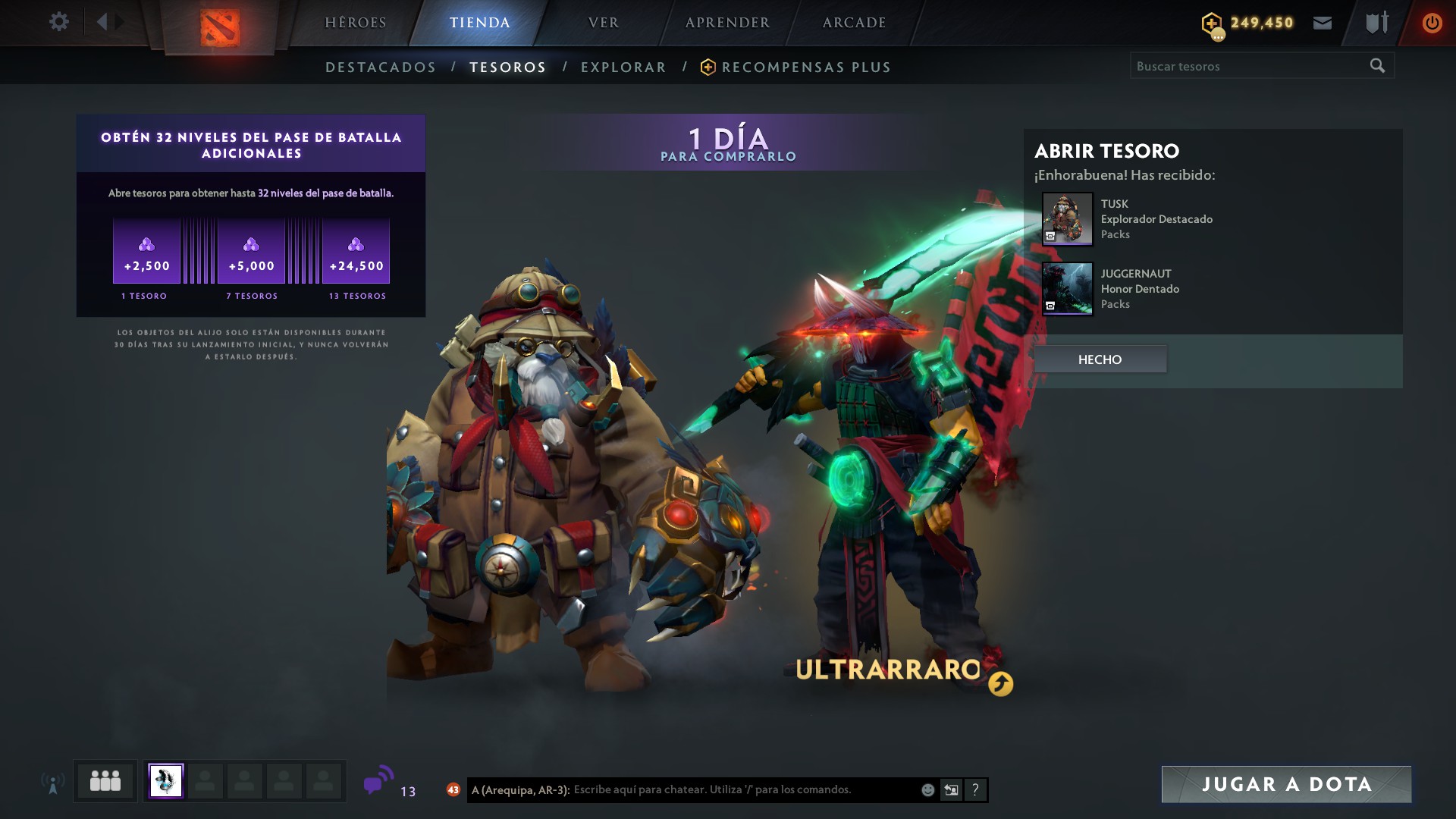Open the Héroes section
Screen dimensions: 1456x819
click(x=356, y=23)
